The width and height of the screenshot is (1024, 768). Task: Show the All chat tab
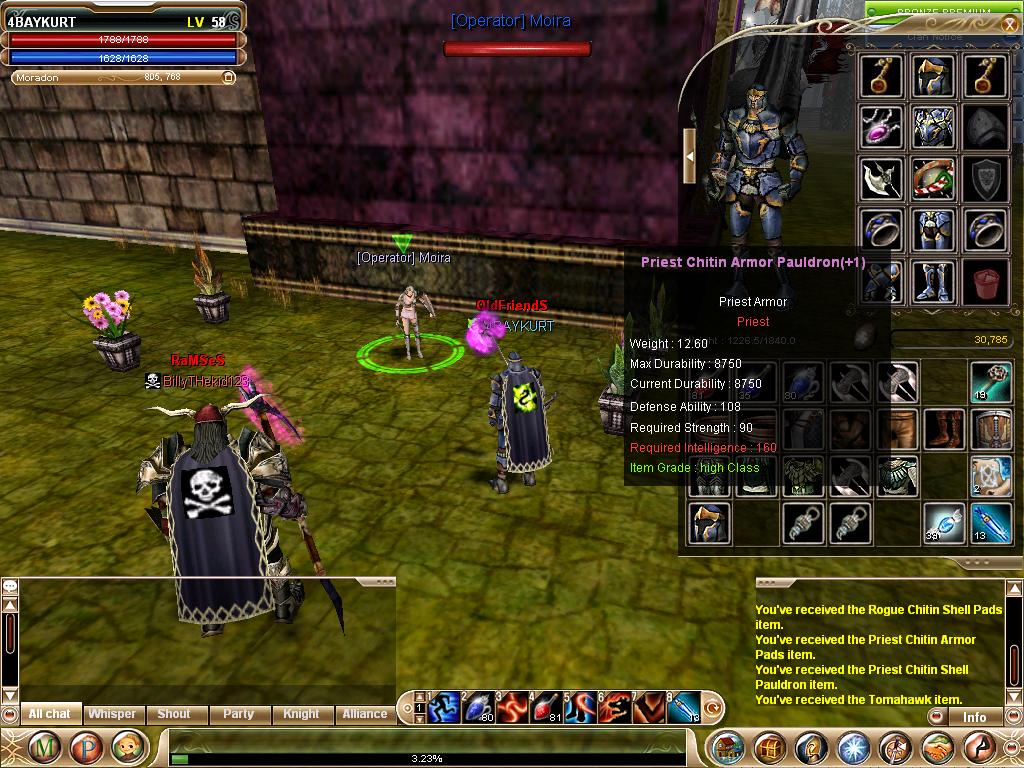50,714
